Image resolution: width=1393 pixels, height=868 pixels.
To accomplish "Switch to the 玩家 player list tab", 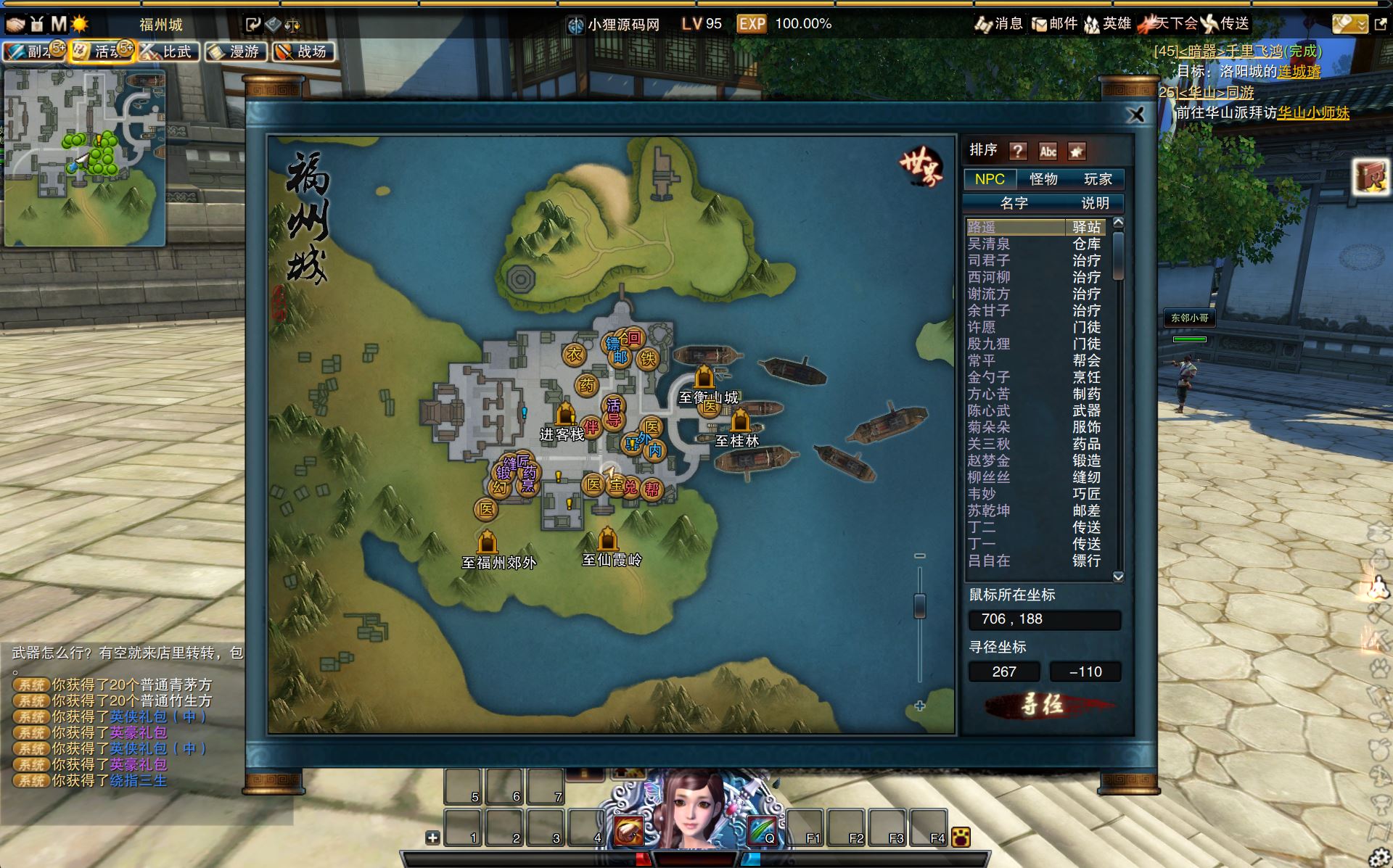I will [1097, 179].
